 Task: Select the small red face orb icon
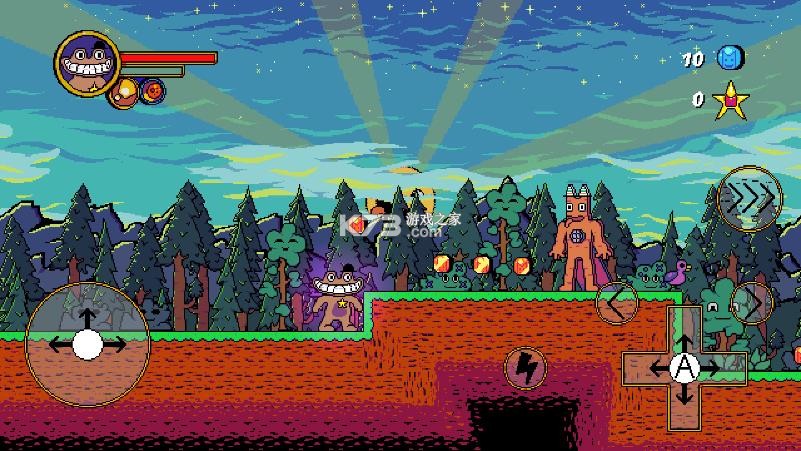[153, 91]
